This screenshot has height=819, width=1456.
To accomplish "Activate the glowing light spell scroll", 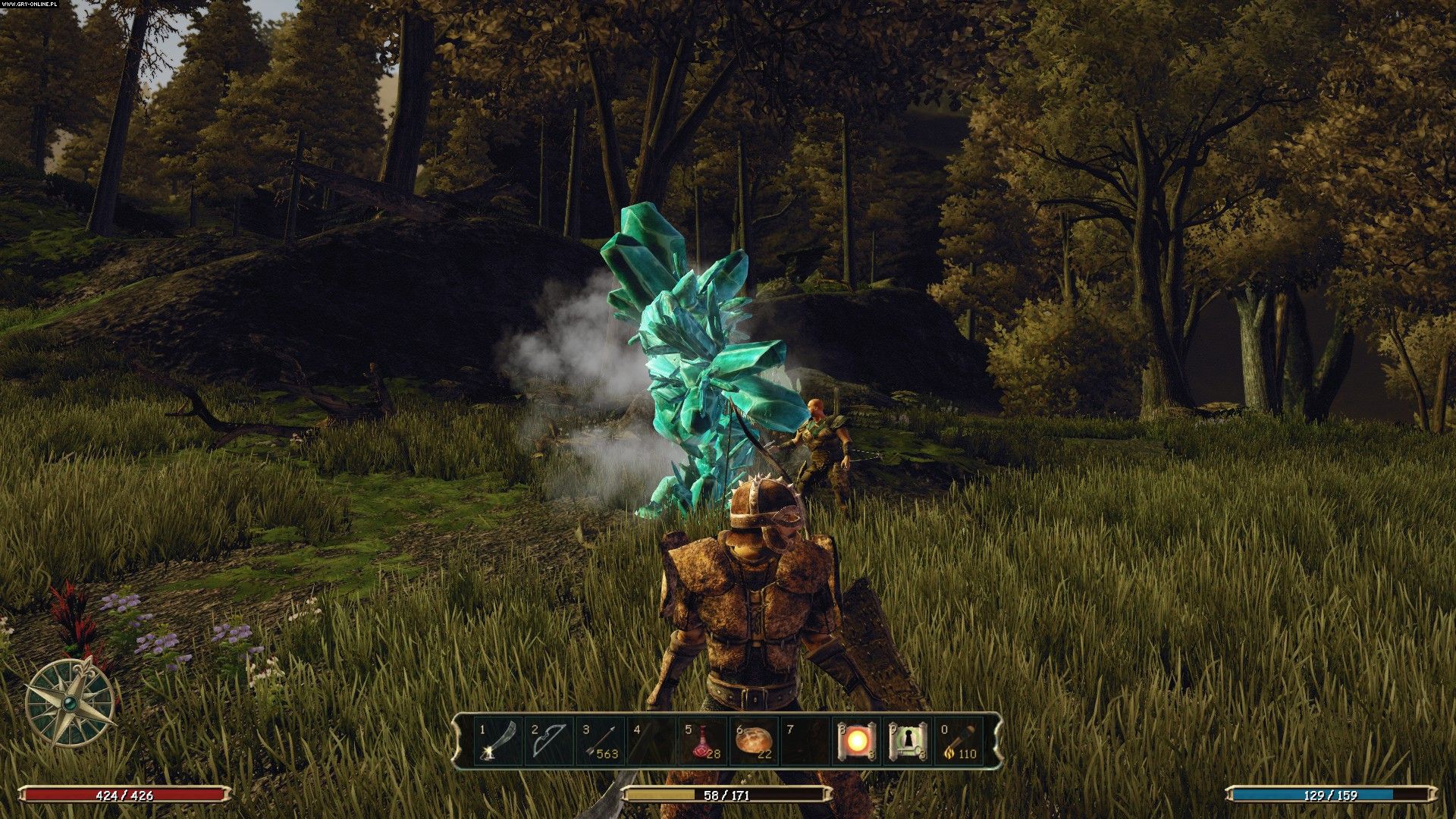I will [858, 742].
